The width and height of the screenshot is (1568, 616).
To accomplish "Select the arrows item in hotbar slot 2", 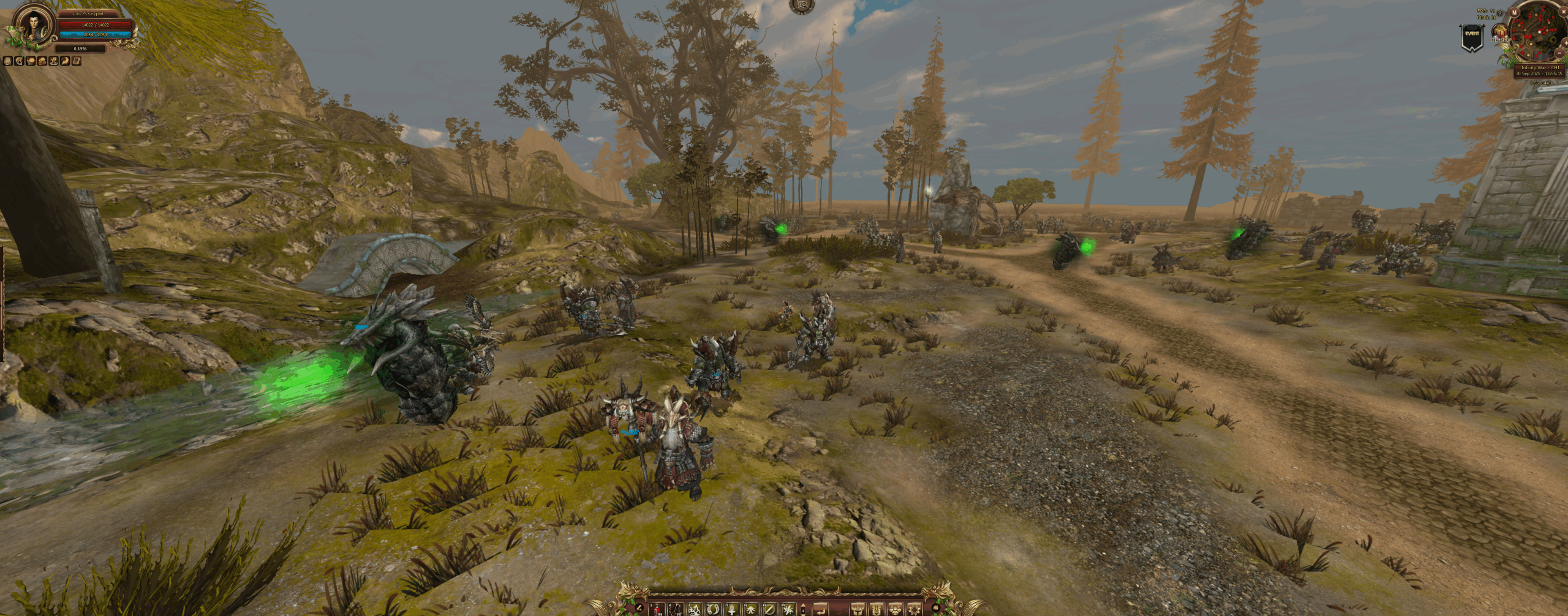I will tap(676, 610).
